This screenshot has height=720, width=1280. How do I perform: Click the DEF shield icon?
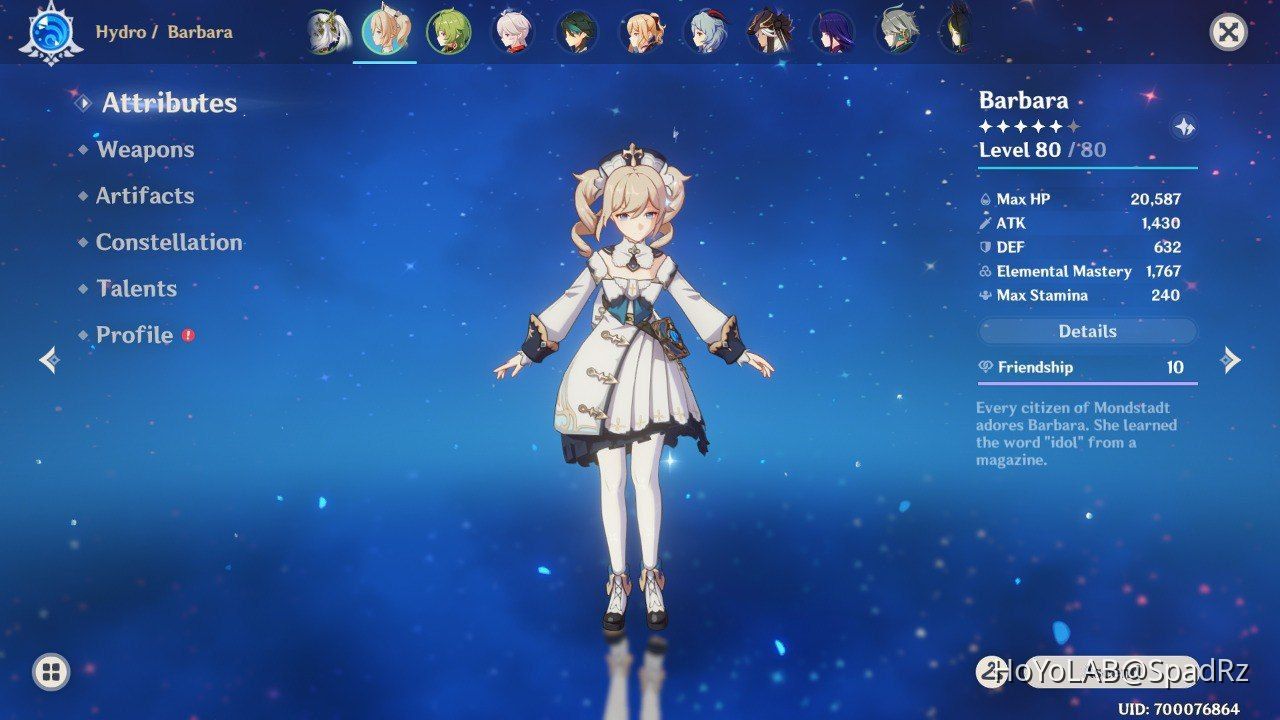(x=985, y=247)
